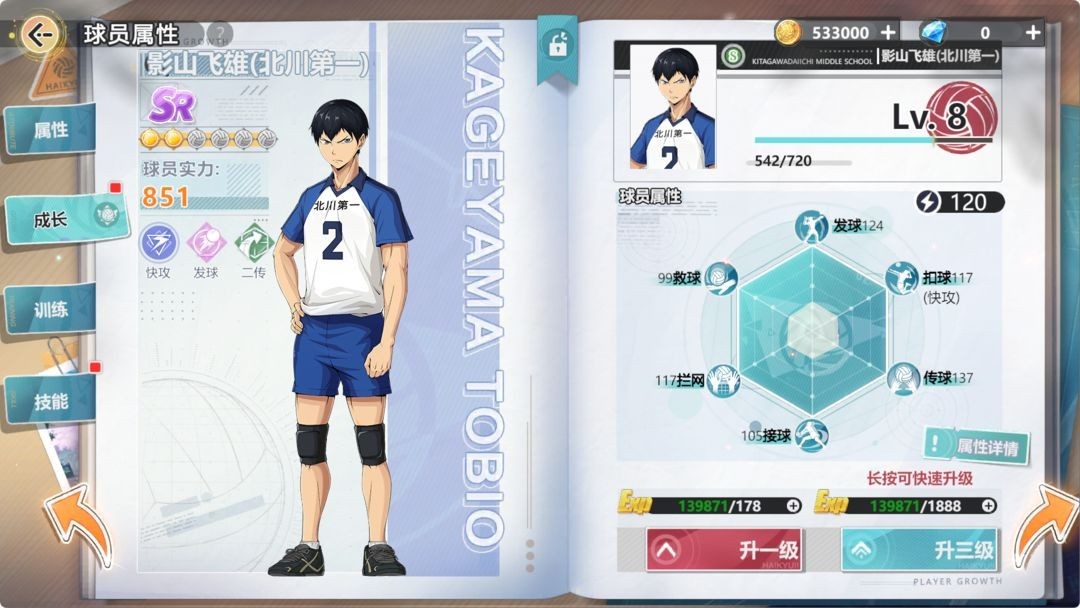The height and width of the screenshot is (608, 1080).
Task: Switch to the 属性 tab
Action: pos(51,130)
